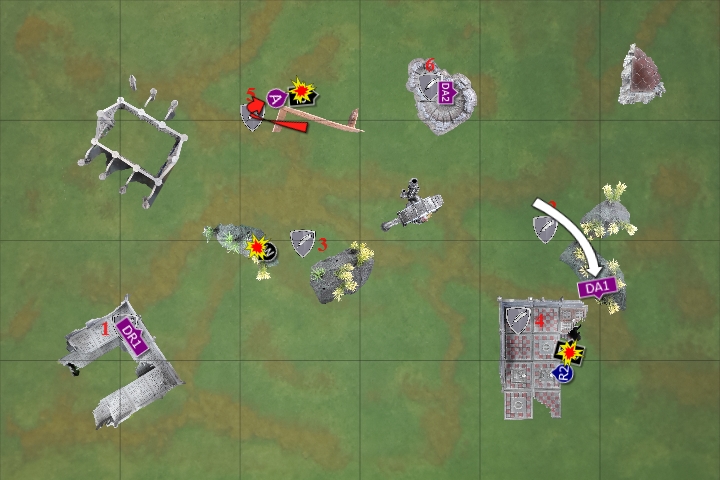Select the purple DR1 unit token
The width and height of the screenshot is (720, 480).
point(132,335)
